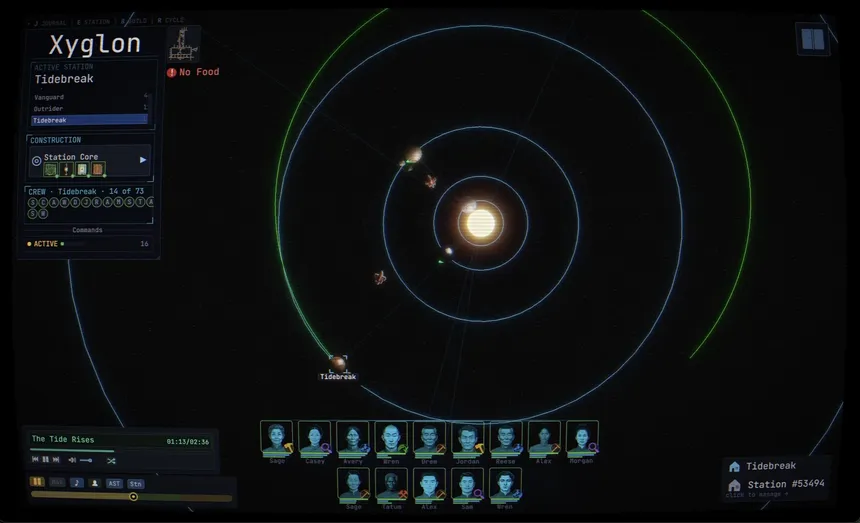Toggle shuffle on the music player
Viewport: 860px width, 523px height.
111,460
